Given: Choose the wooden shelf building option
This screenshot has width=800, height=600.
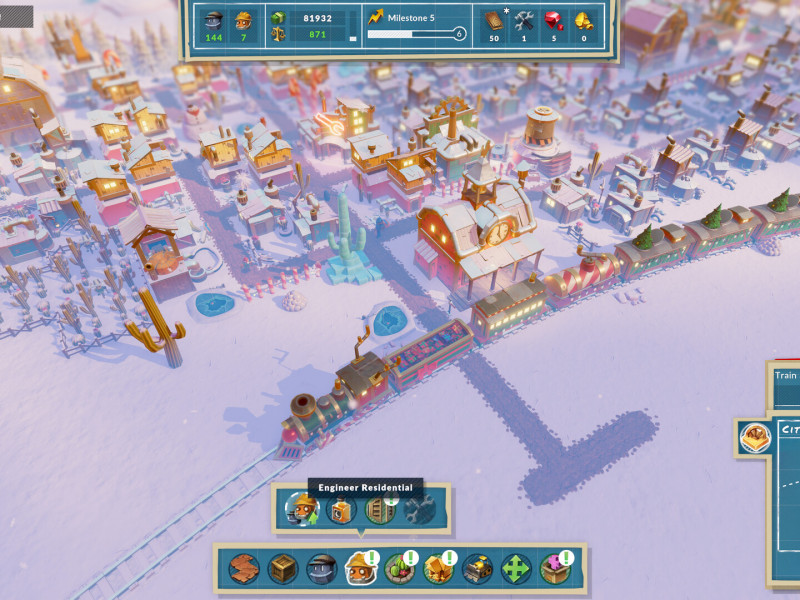Looking at the screenshot, I should coord(380,510).
